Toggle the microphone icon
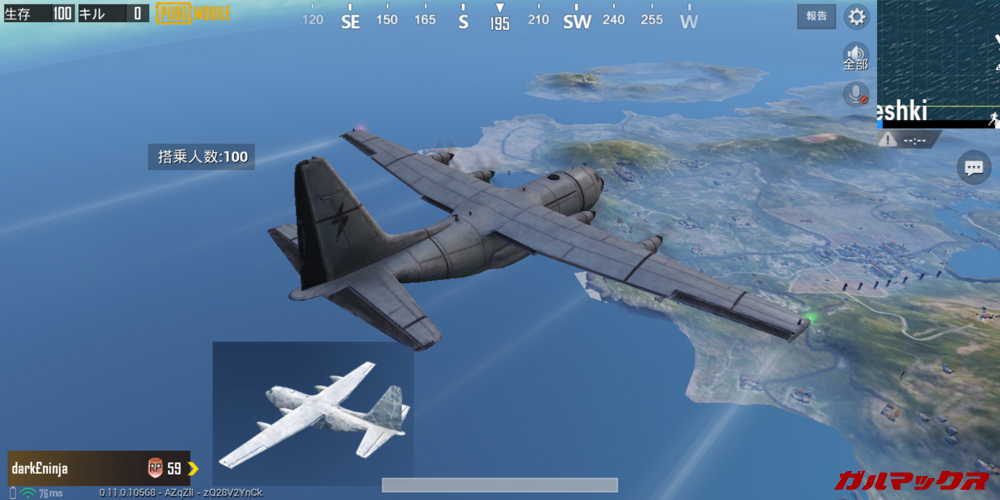The image size is (1000, 500). click(x=855, y=94)
